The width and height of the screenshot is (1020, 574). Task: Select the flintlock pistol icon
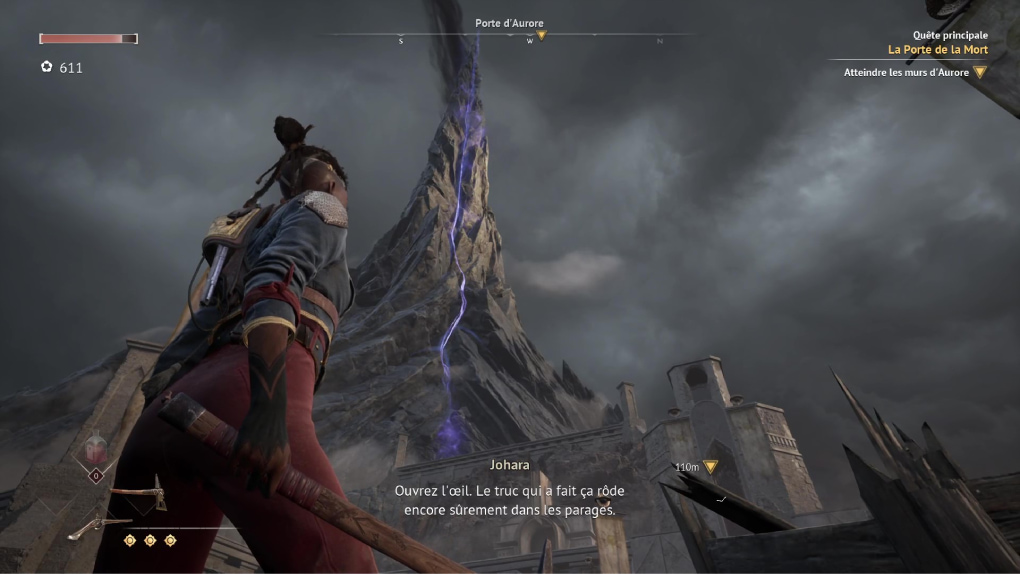(x=100, y=526)
